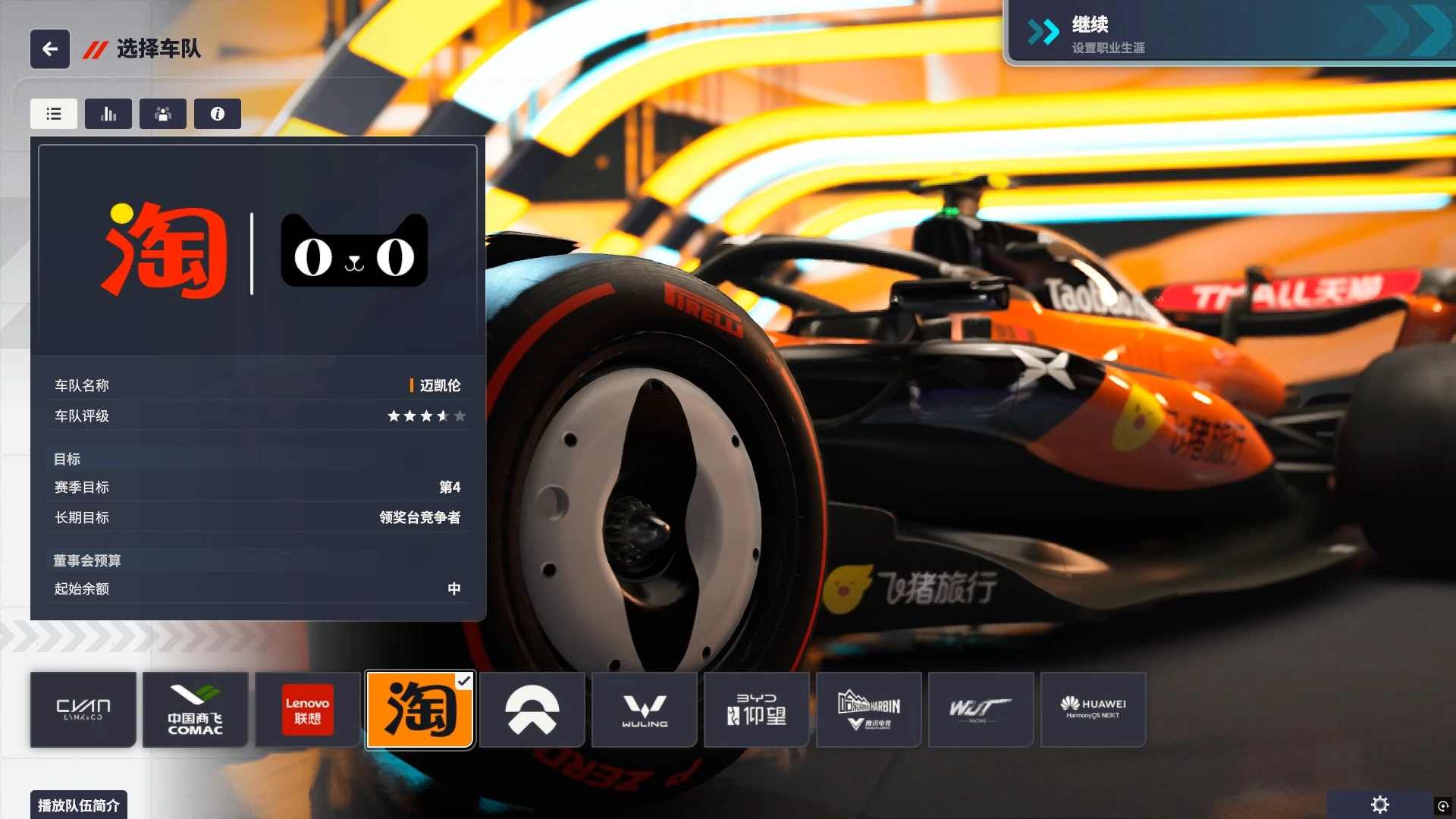1456x819 pixels.
Task: Play the team introduction video (播放队伍简介)
Action: [79, 805]
